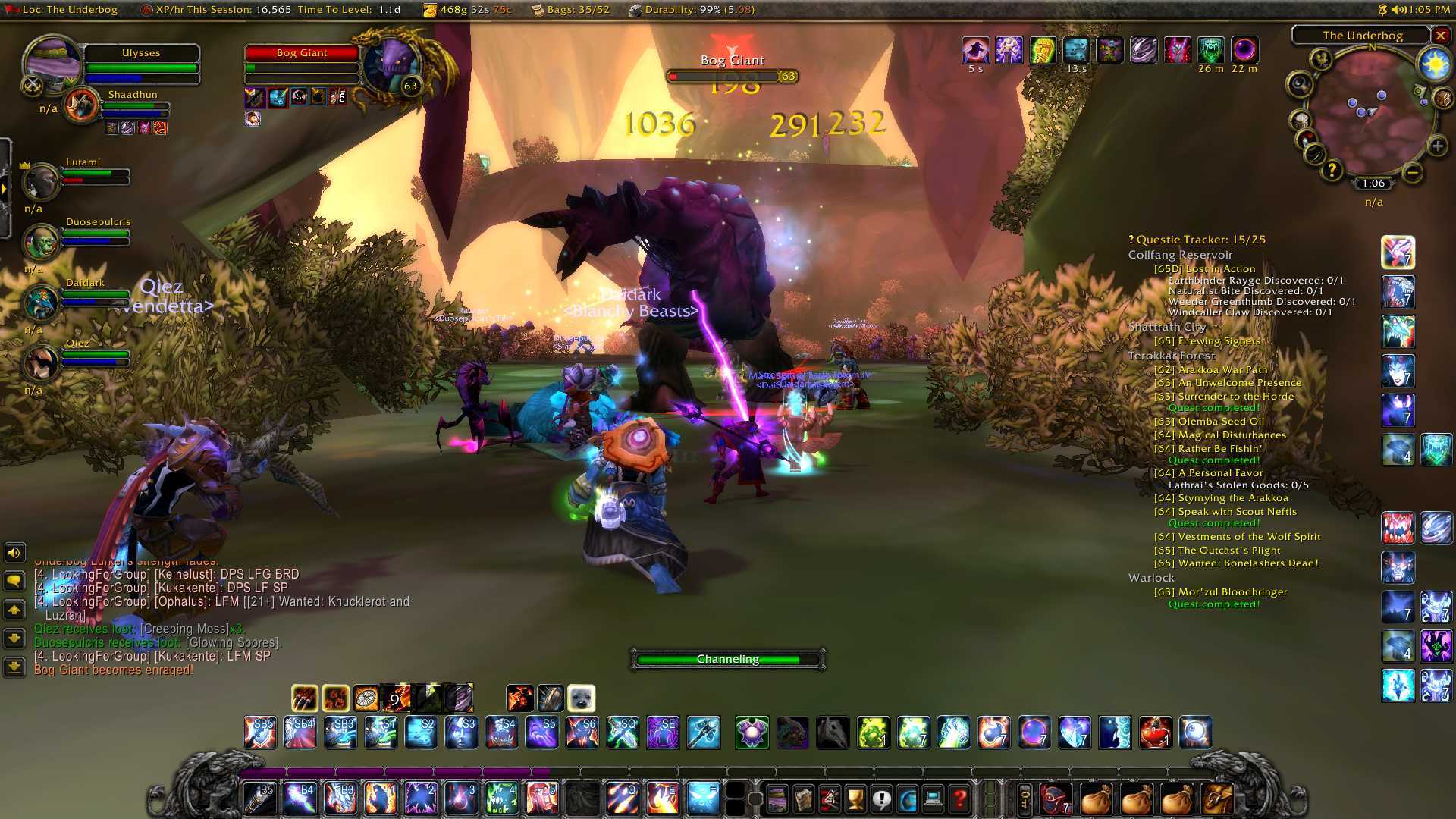Click the sun day/night indicator on the minimap

click(1435, 65)
